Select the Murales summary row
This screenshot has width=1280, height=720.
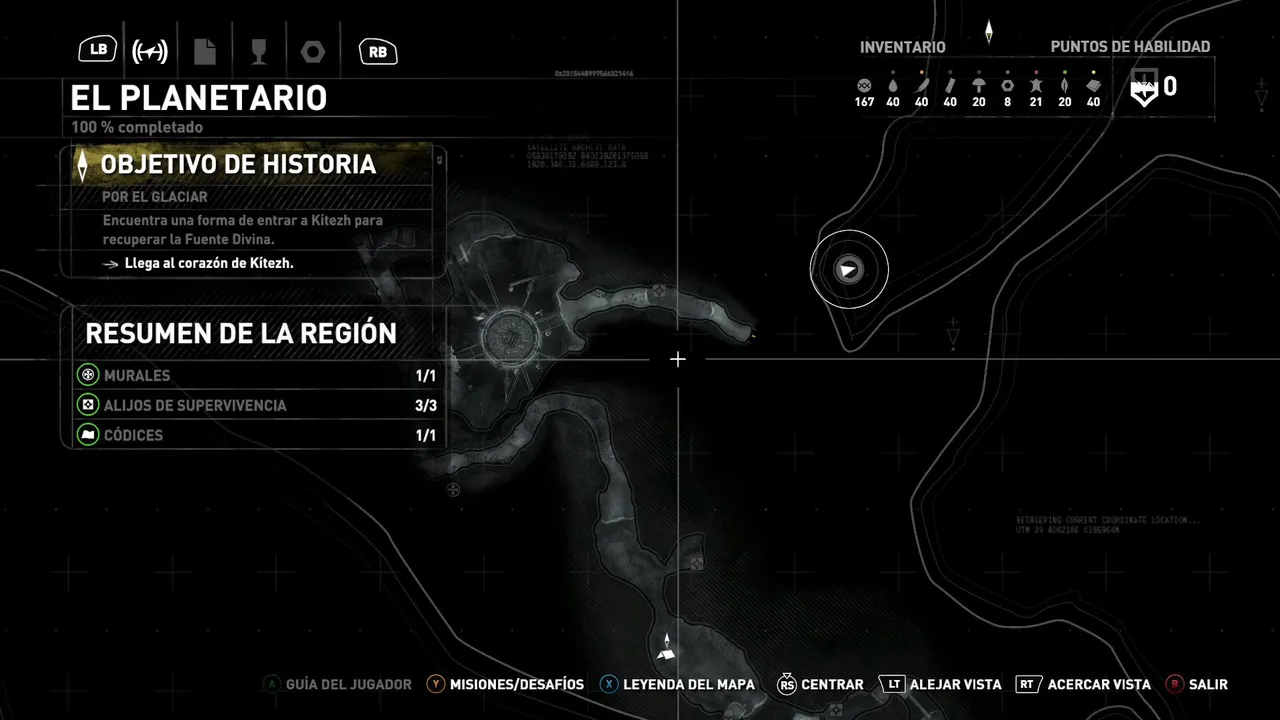coord(257,376)
